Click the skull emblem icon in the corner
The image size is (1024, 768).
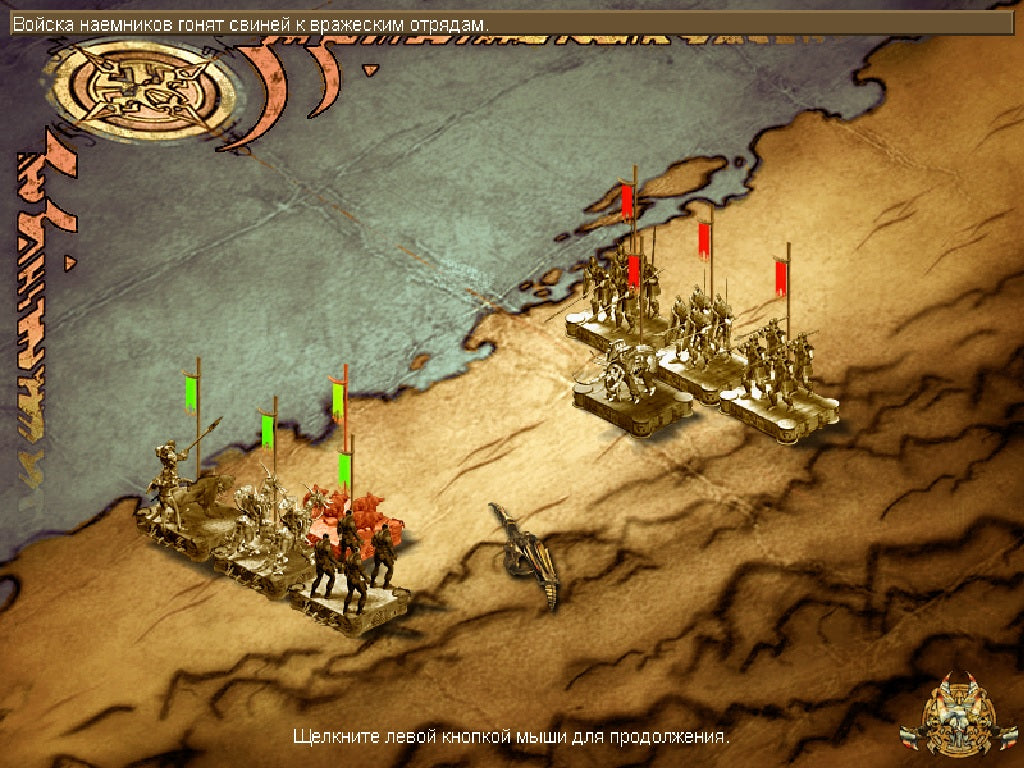958,716
